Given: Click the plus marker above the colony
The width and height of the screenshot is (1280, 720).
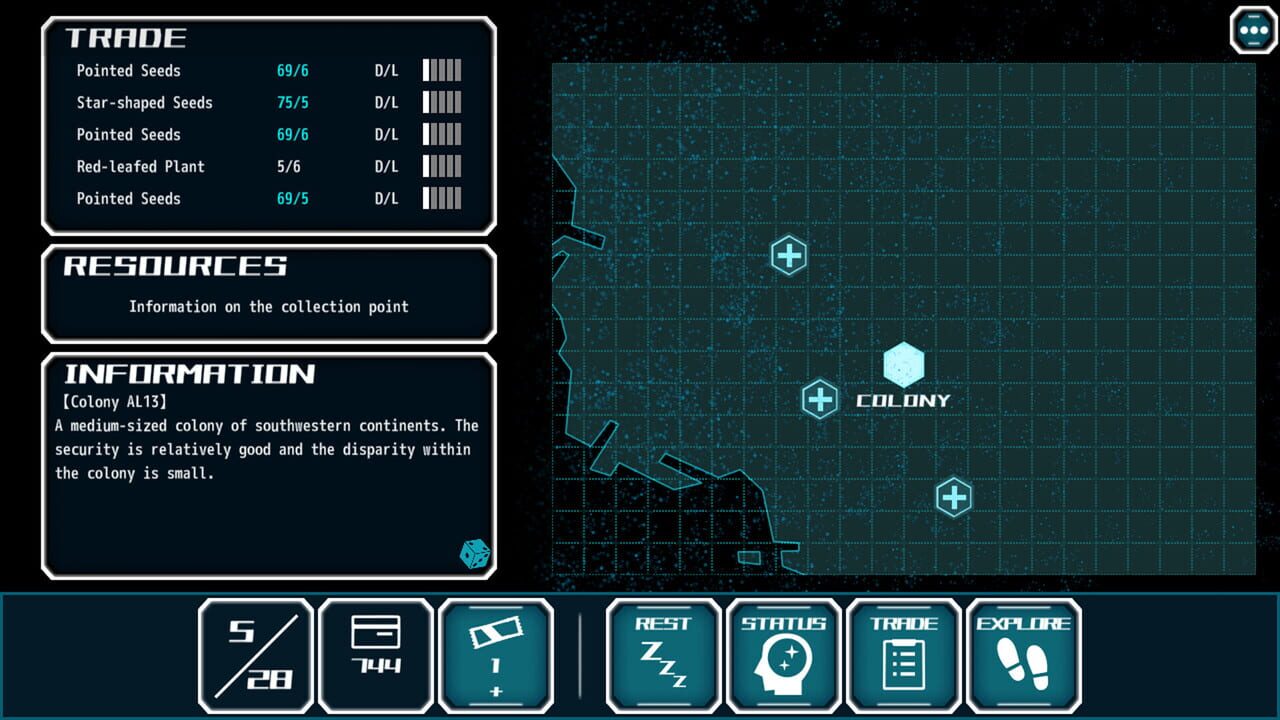Looking at the screenshot, I should (x=789, y=255).
